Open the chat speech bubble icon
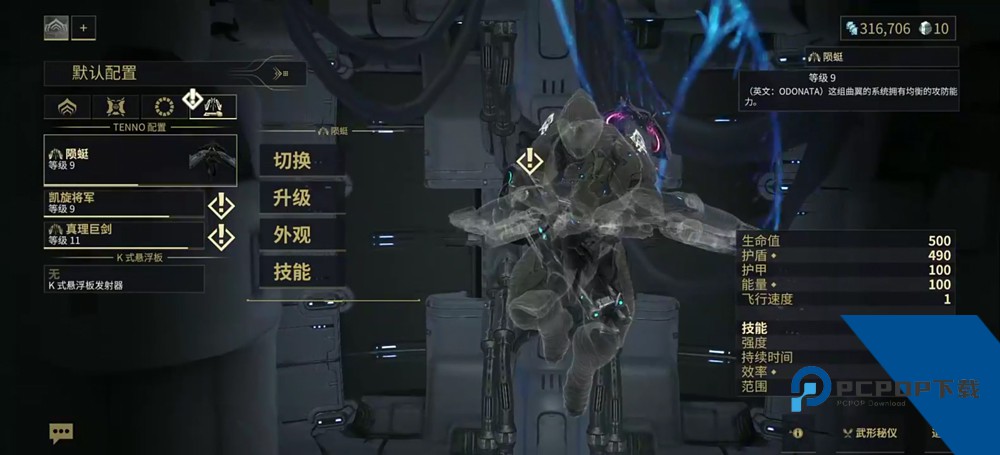 [x=62, y=433]
